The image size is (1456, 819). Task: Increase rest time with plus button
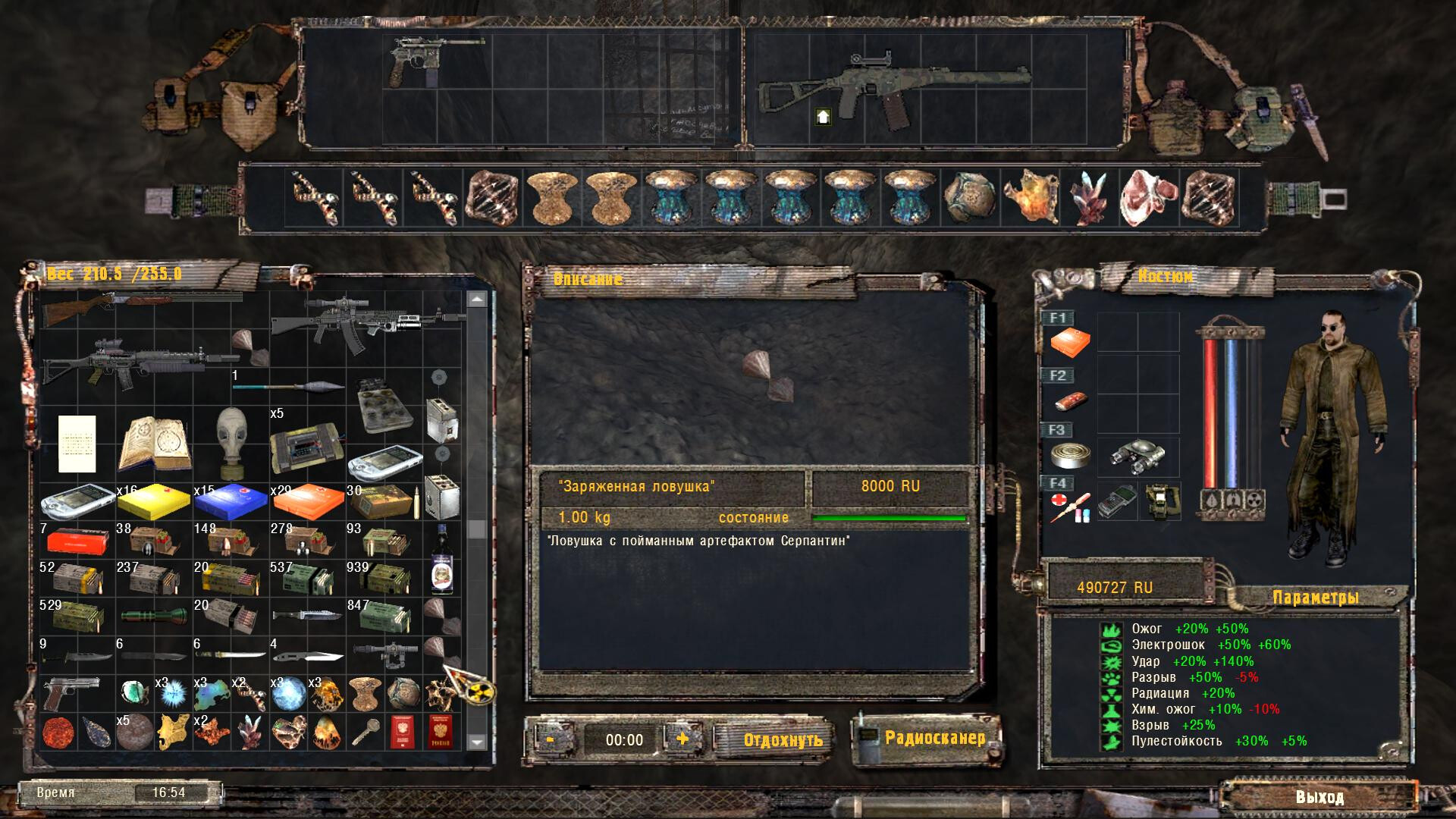pos(682,739)
